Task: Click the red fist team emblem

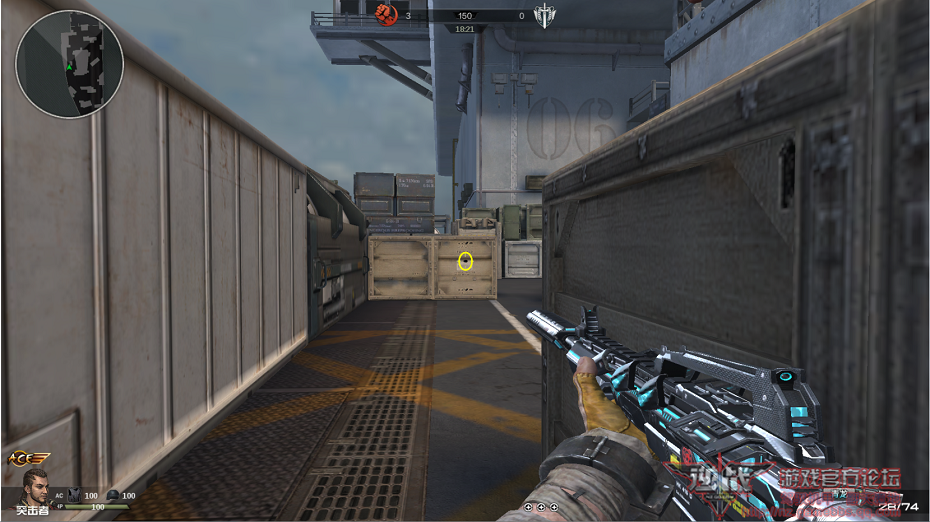Action: click(386, 14)
